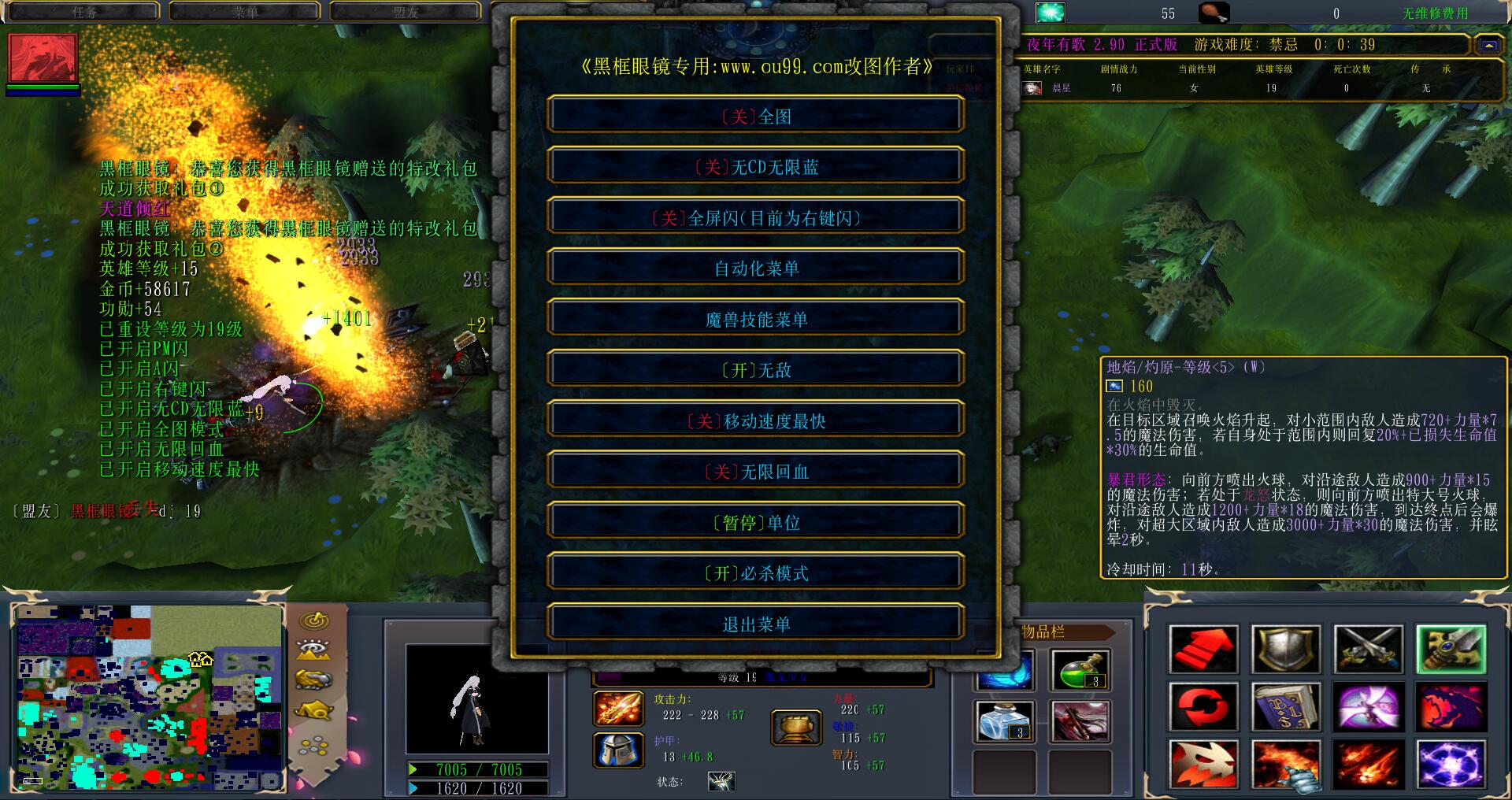1512x800 pixels.
Task: Select the blue bottle inventory item
Action: coord(1004,721)
